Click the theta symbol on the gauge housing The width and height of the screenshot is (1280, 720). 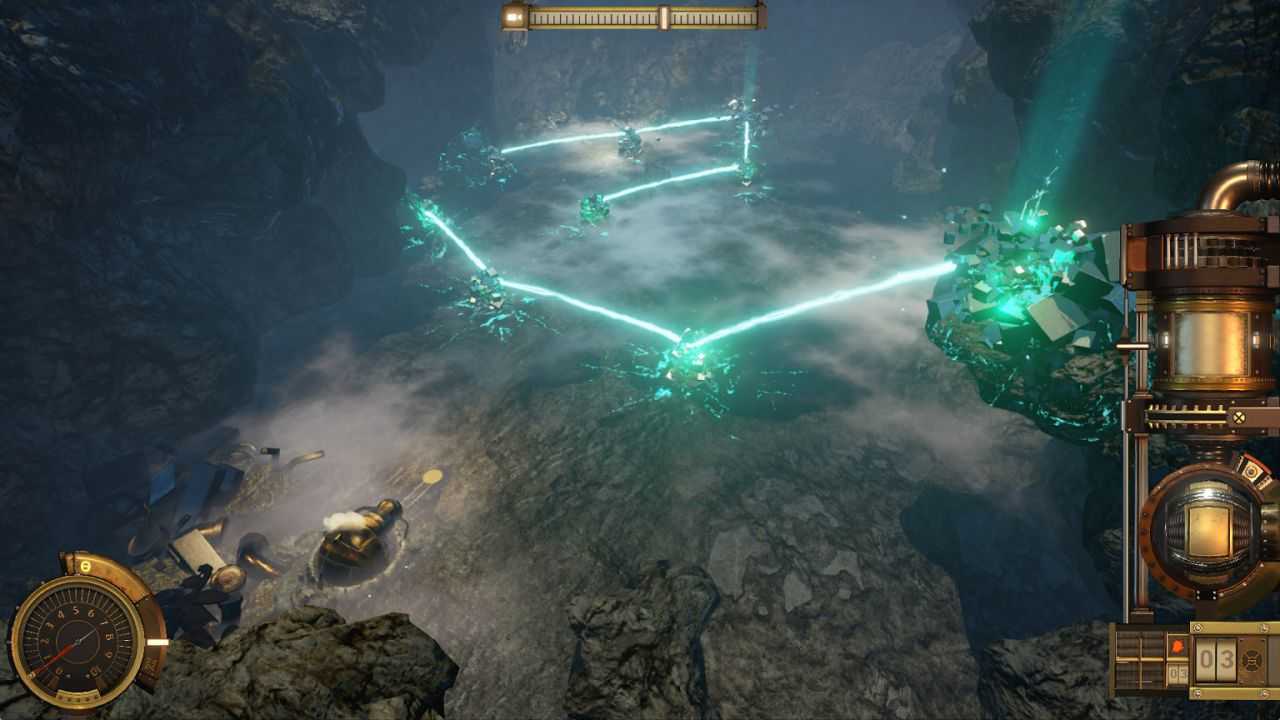tap(84, 565)
